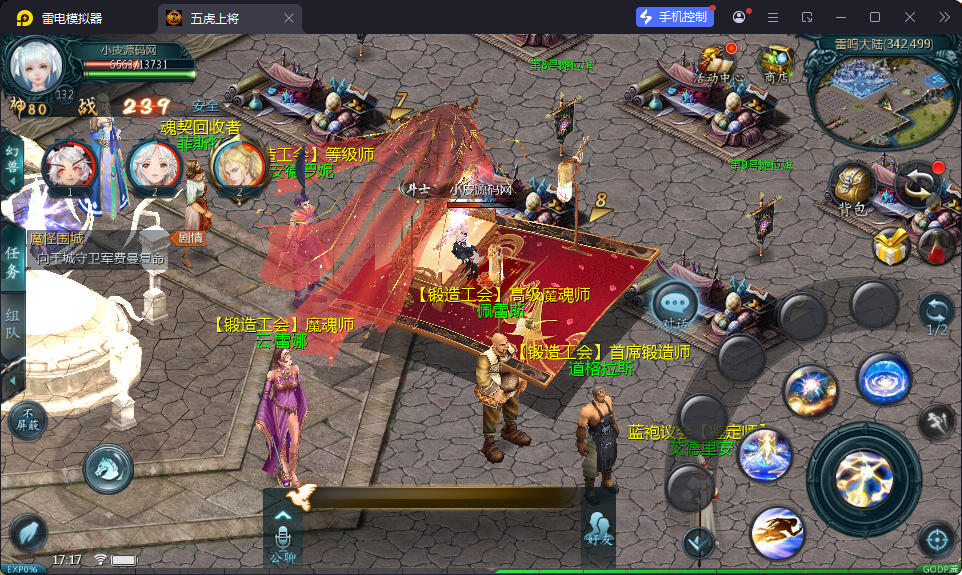Switch skill page with the 1/2 button
Image resolution: width=962 pixels, height=575 pixels.
coord(936,313)
